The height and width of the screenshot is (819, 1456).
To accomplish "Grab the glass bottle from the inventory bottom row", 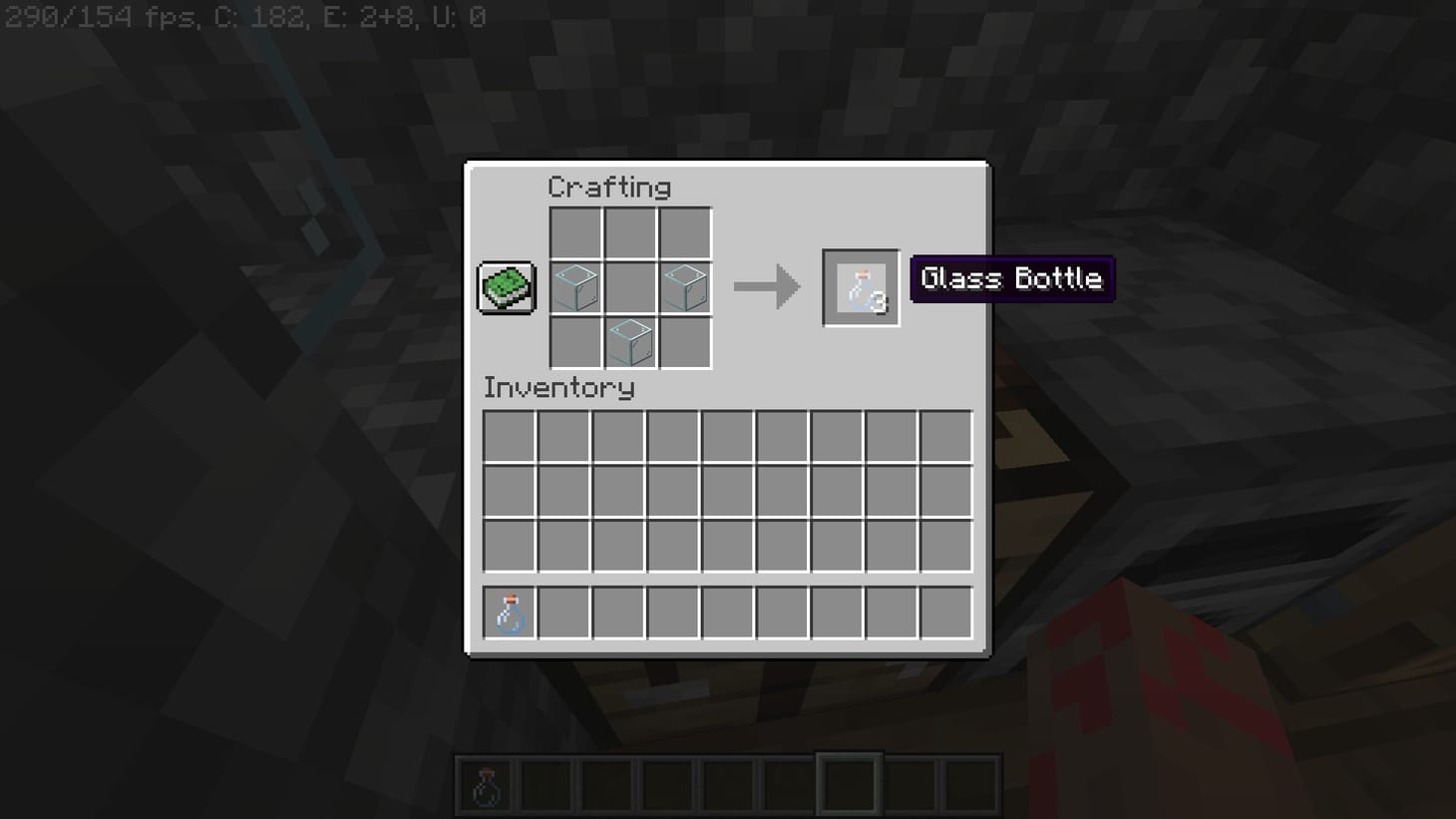I will click(509, 613).
